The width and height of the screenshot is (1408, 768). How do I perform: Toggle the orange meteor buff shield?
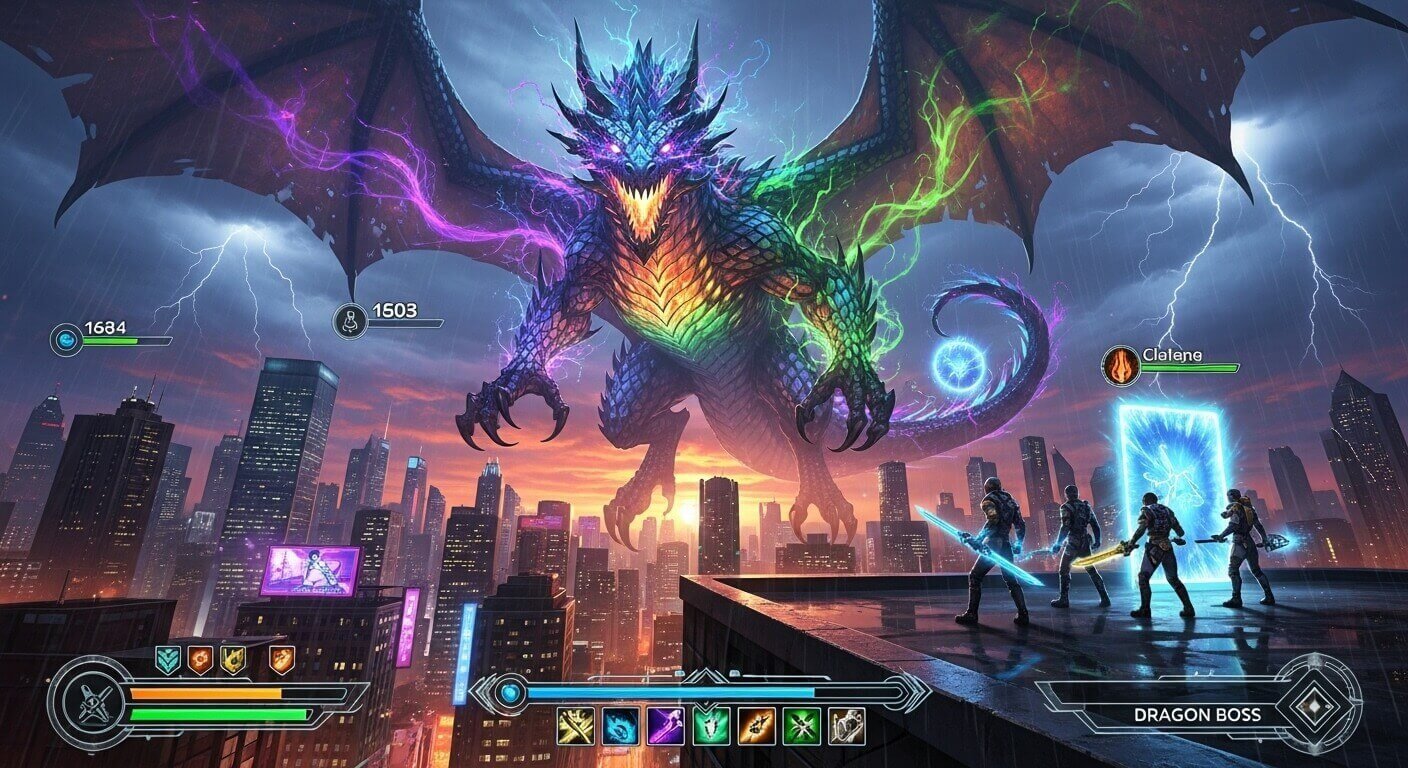tap(281, 658)
